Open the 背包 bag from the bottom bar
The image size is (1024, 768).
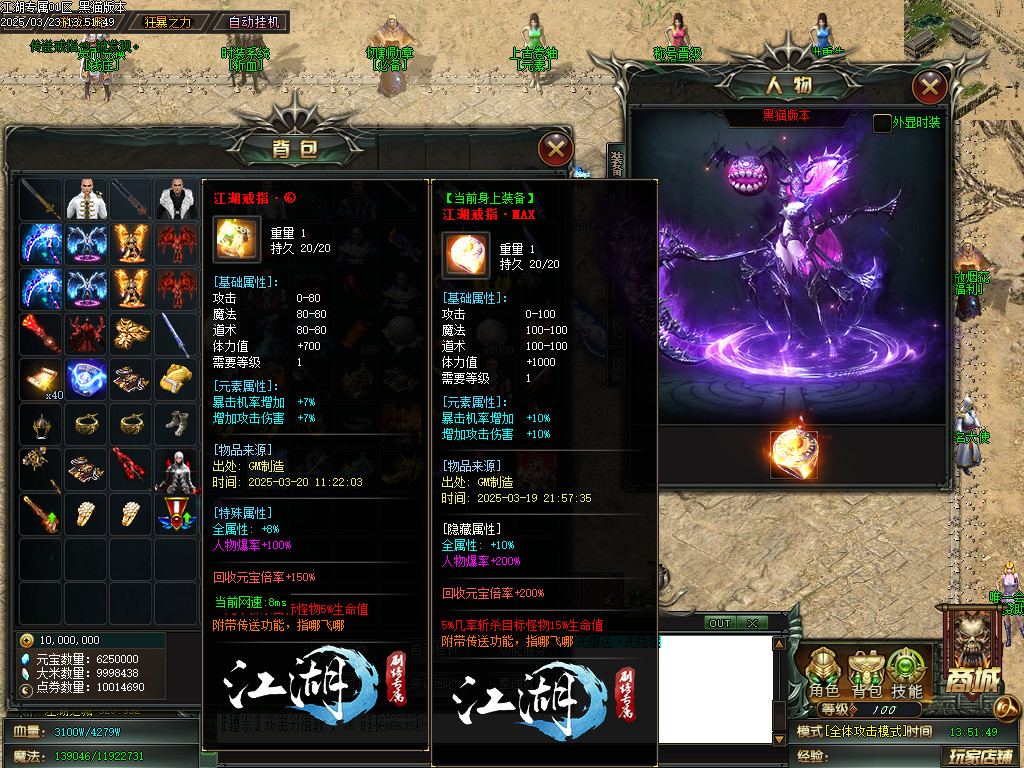click(x=866, y=673)
